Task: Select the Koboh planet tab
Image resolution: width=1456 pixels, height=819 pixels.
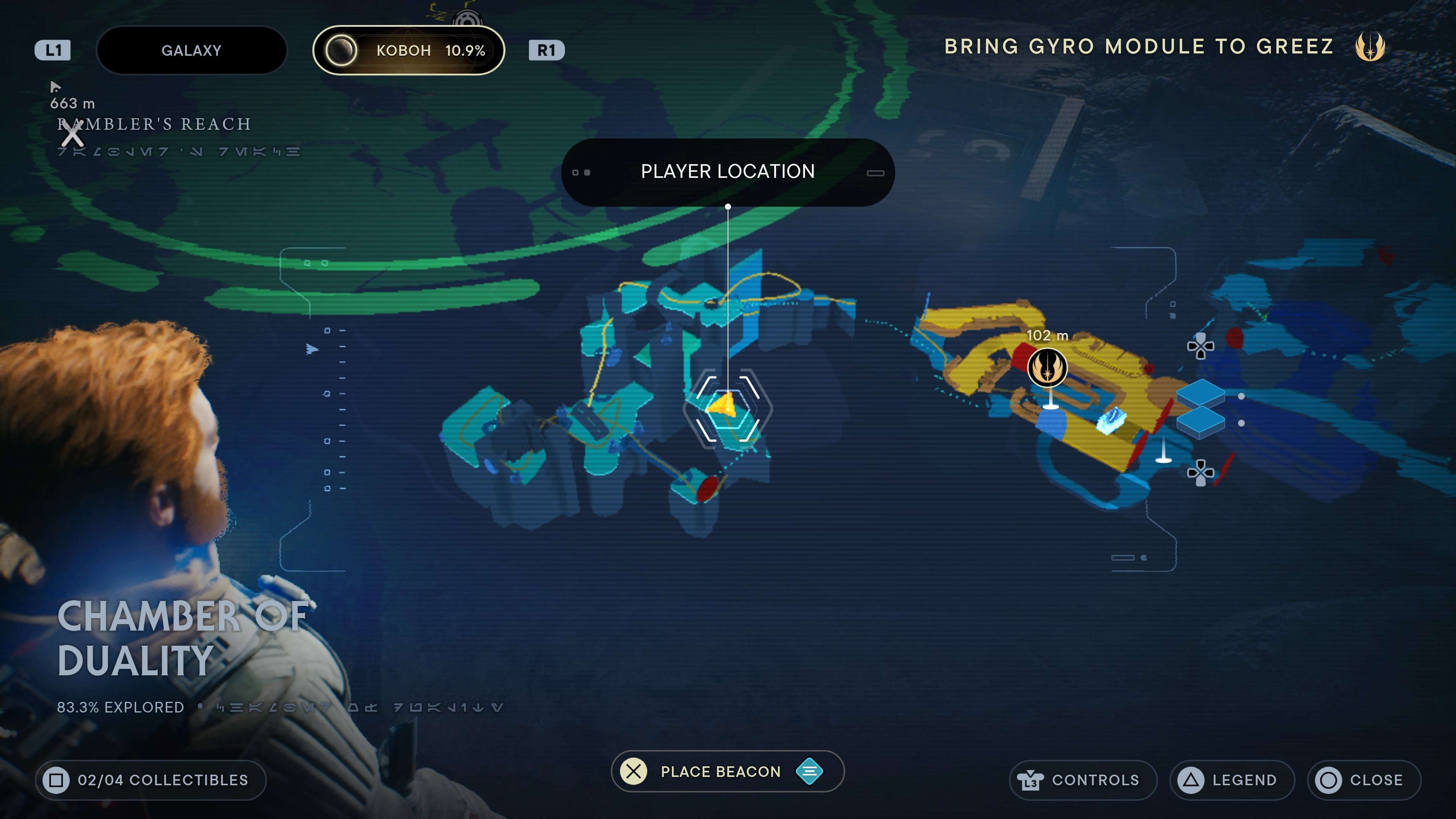Action: (409, 50)
